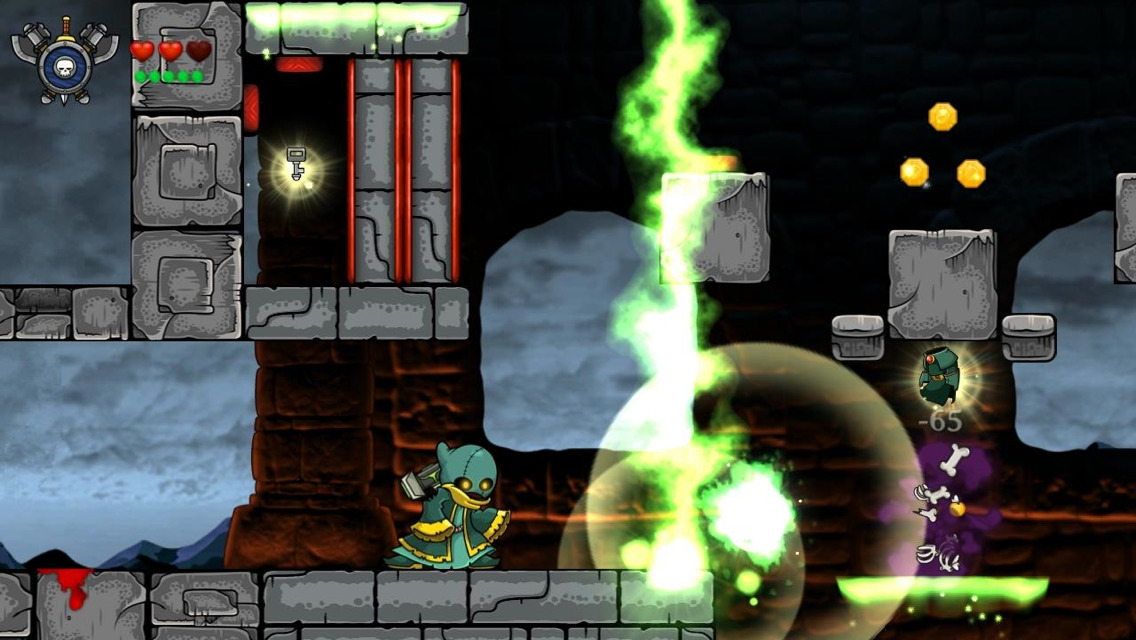This screenshot has height=640, width=1136.
Task: Tap the skull shield class emblem
Action: 64,62
